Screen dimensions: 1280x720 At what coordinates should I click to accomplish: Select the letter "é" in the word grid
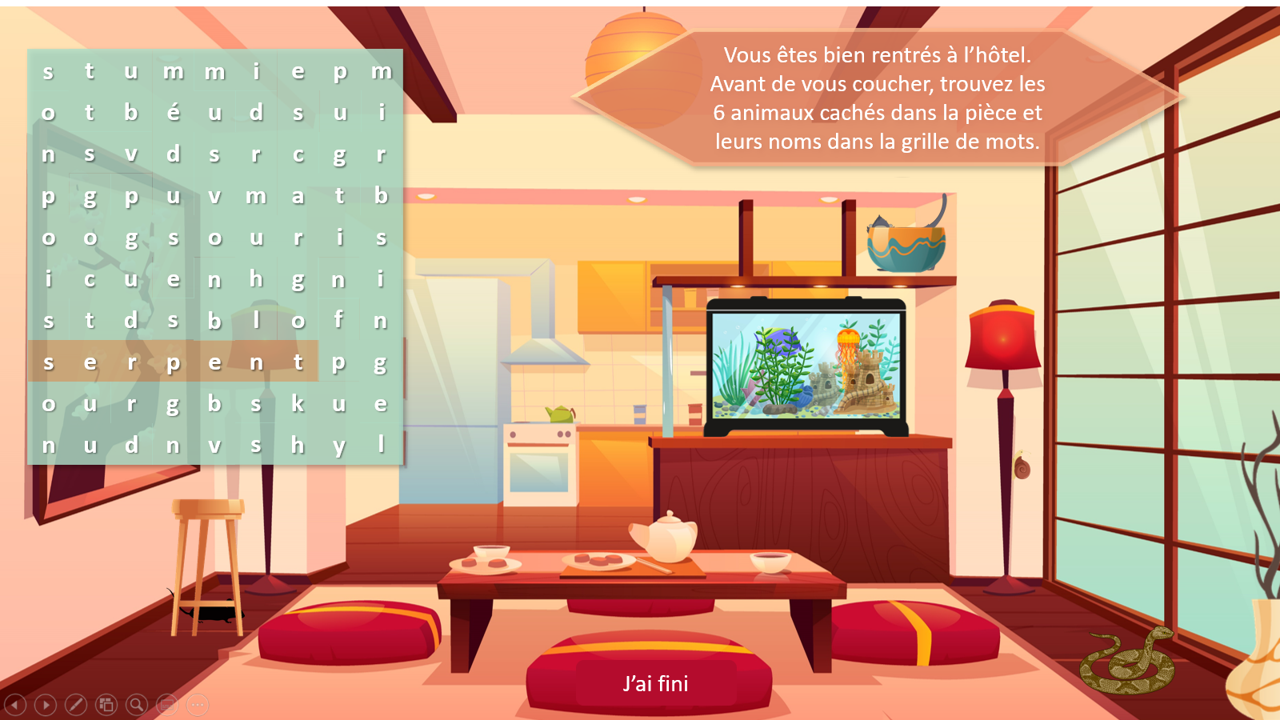coord(173,113)
